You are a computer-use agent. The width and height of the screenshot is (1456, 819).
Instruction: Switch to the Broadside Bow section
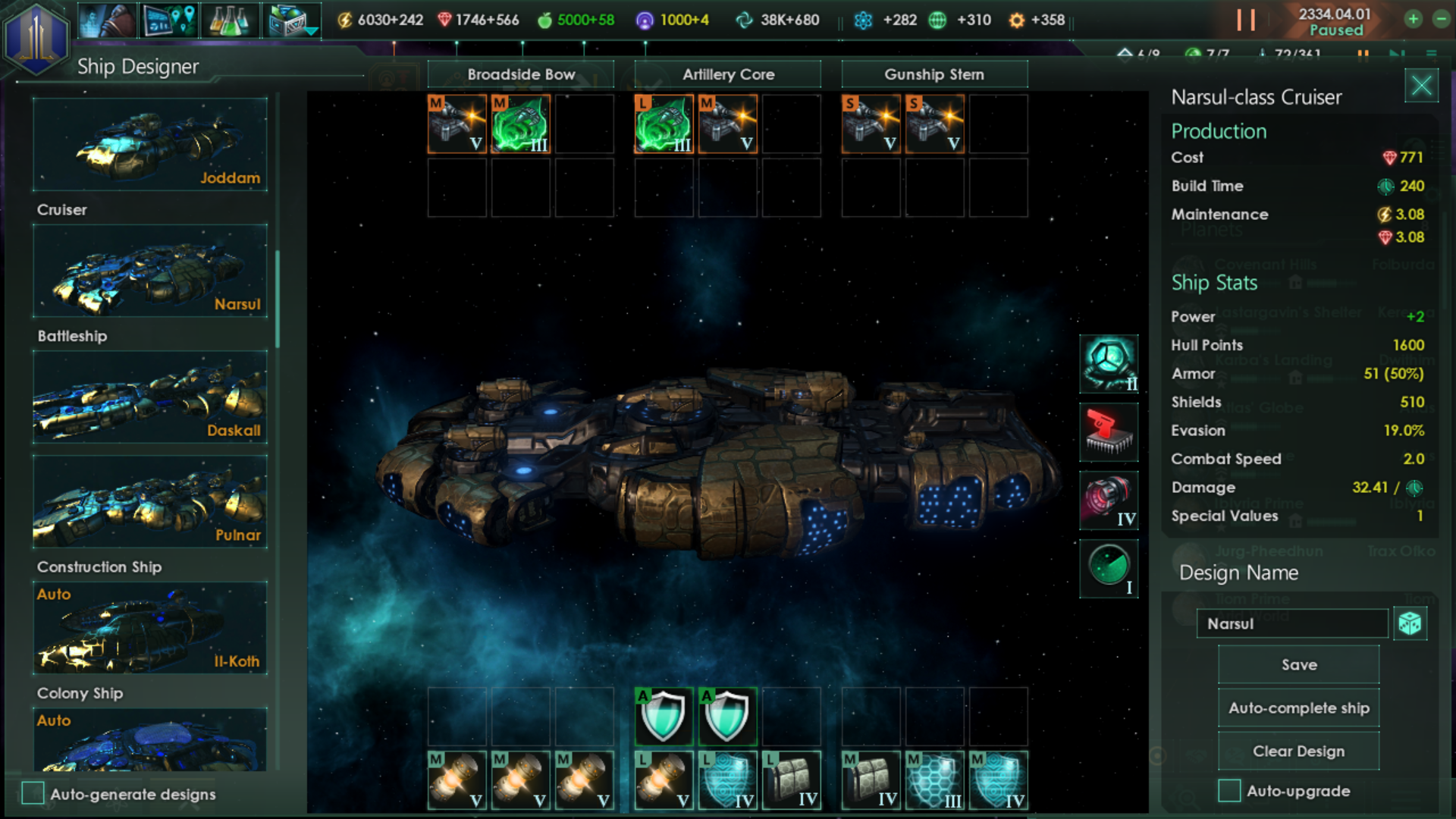pos(522,74)
